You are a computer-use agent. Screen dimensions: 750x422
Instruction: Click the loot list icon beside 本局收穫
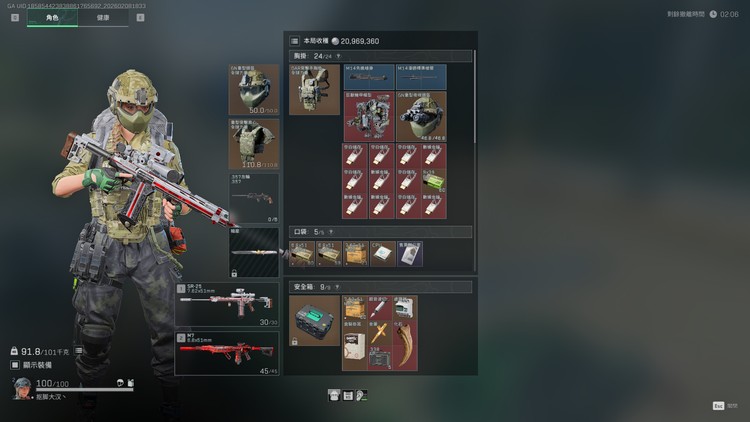(x=294, y=41)
